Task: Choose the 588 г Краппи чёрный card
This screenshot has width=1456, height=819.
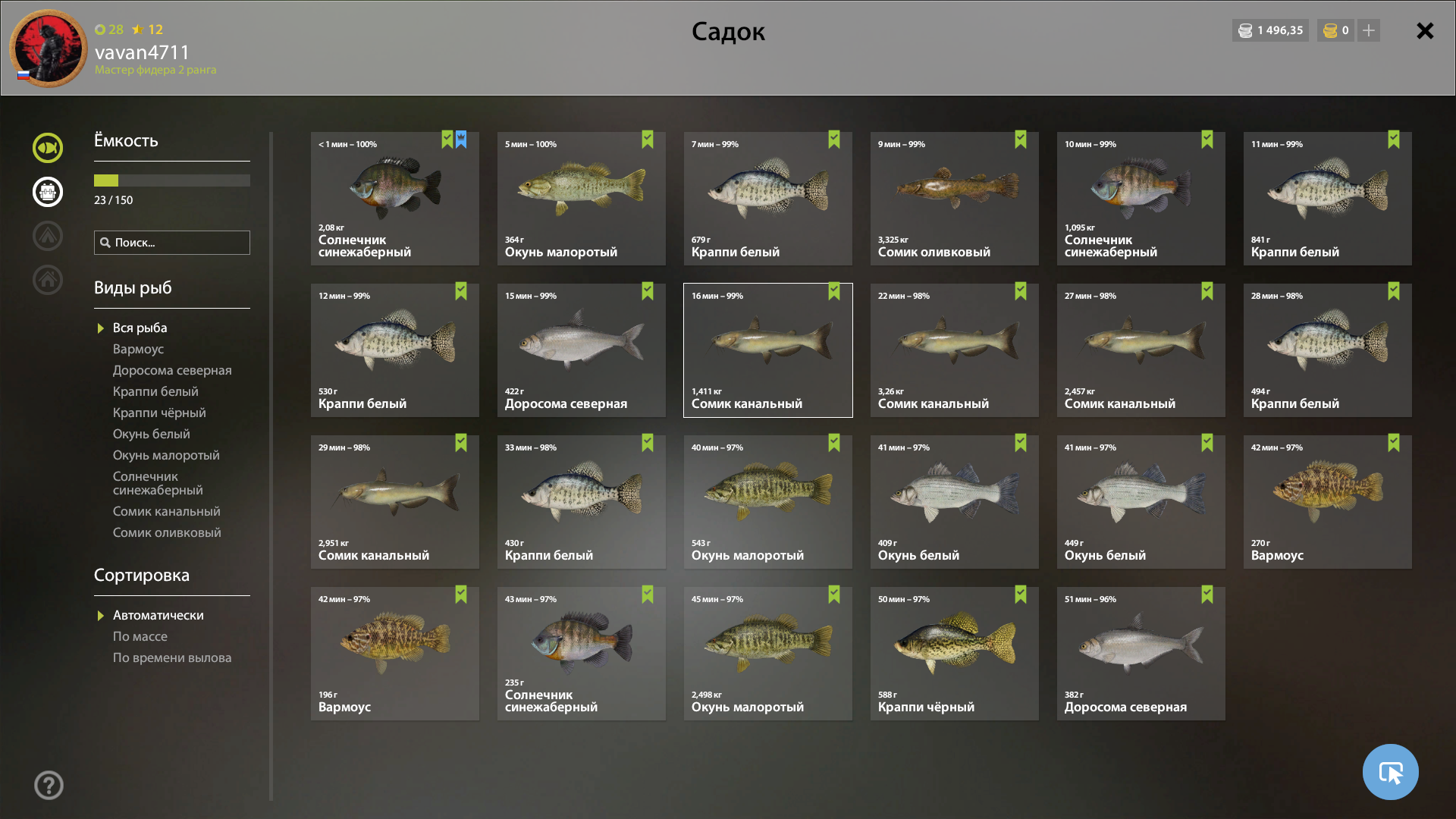Action: pos(954,654)
